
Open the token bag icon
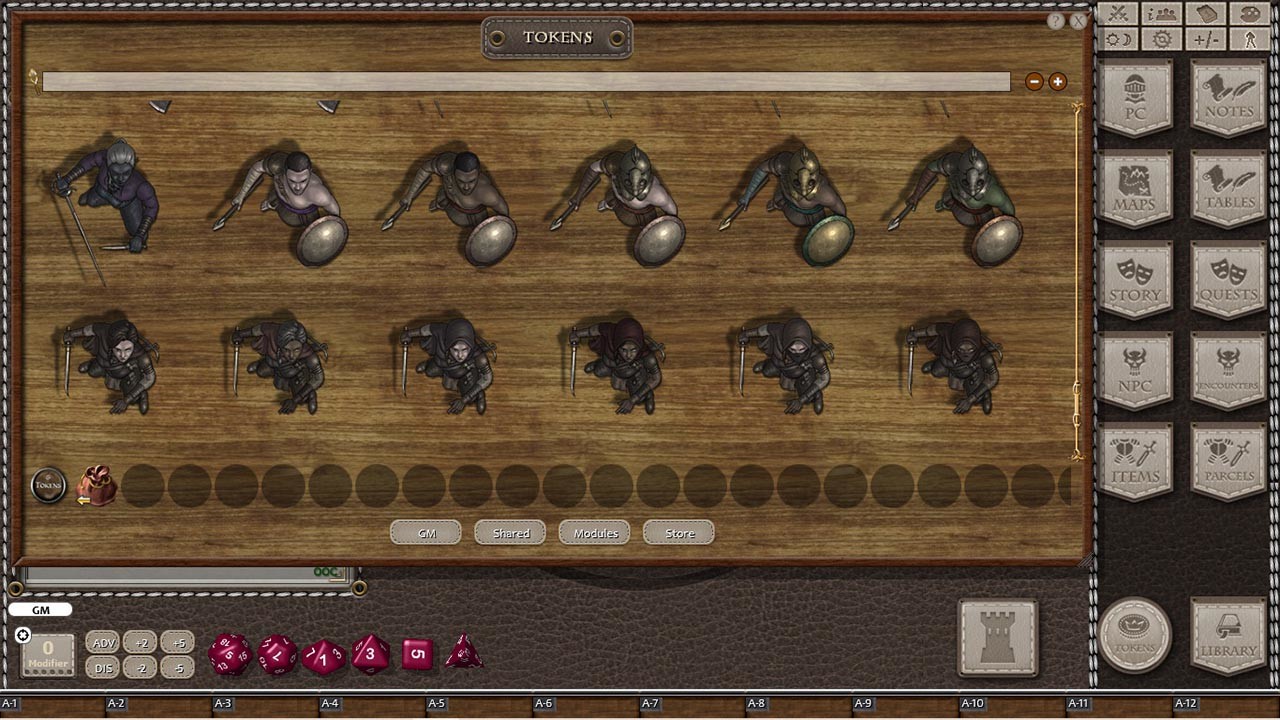coord(95,485)
